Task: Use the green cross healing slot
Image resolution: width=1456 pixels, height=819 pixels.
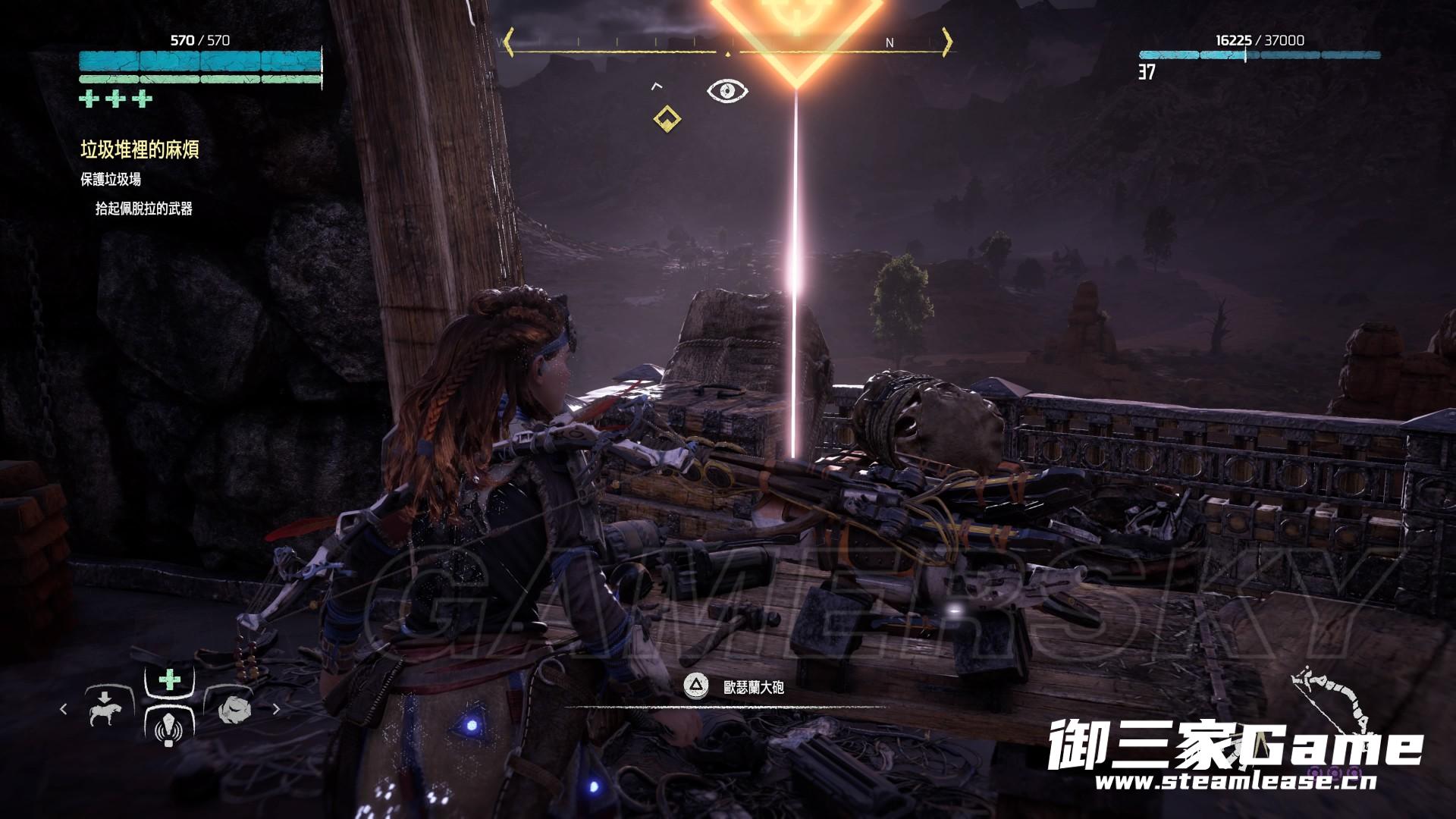Action: tap(170, 679)
